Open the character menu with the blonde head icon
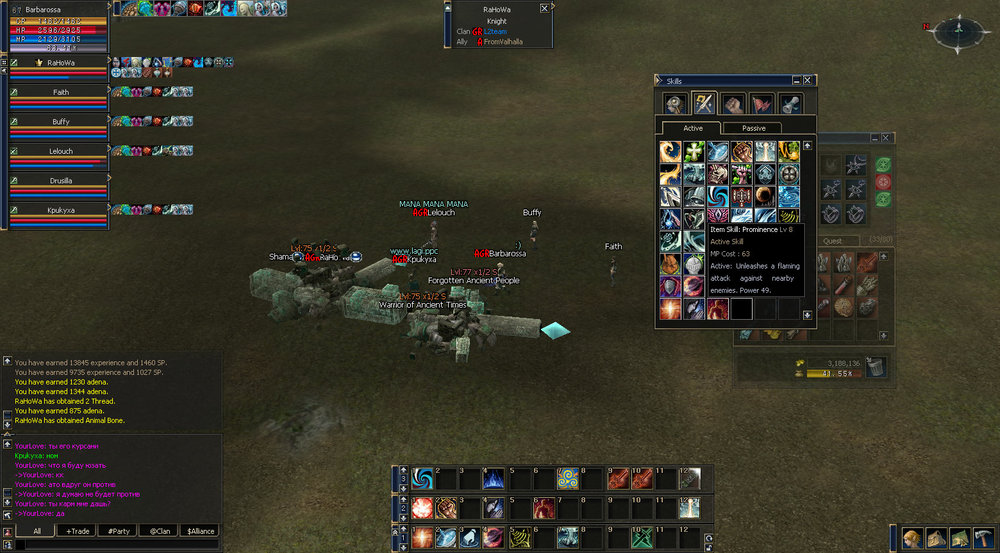The image size is (1000, 553). [912, 537]
